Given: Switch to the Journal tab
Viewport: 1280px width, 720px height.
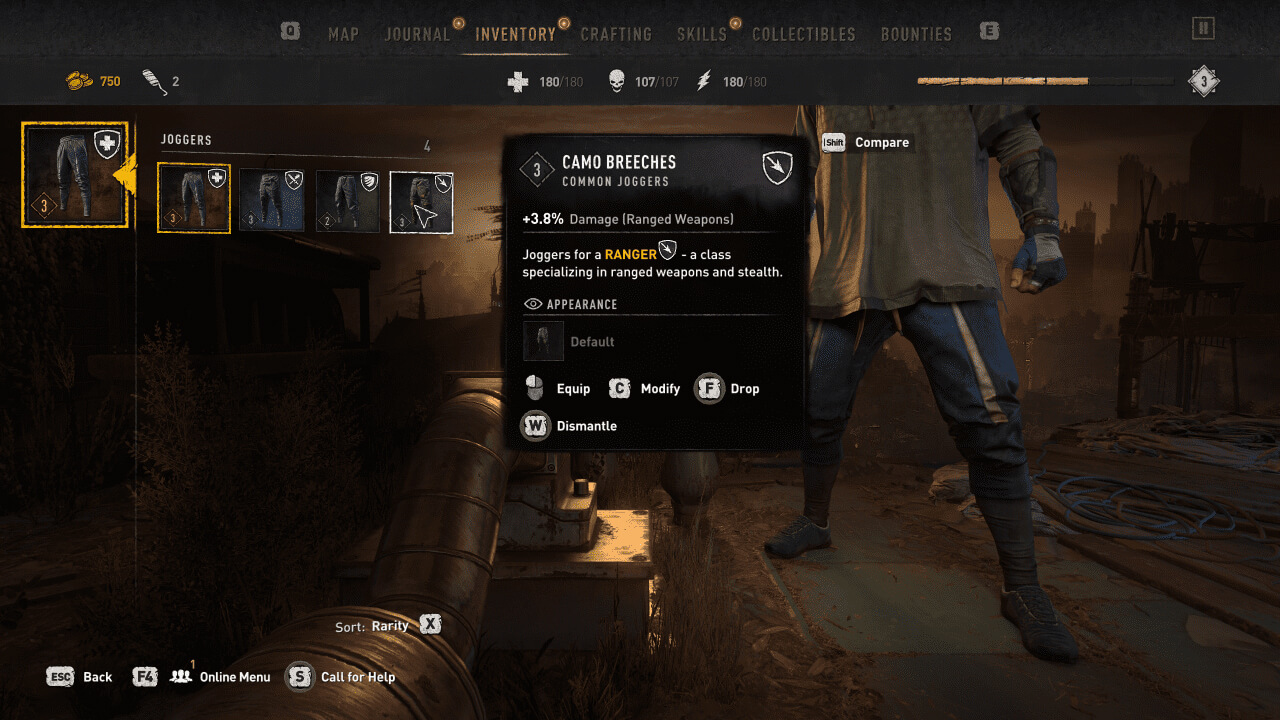Looking at the screenshot, I should click(x=417, y=34).
